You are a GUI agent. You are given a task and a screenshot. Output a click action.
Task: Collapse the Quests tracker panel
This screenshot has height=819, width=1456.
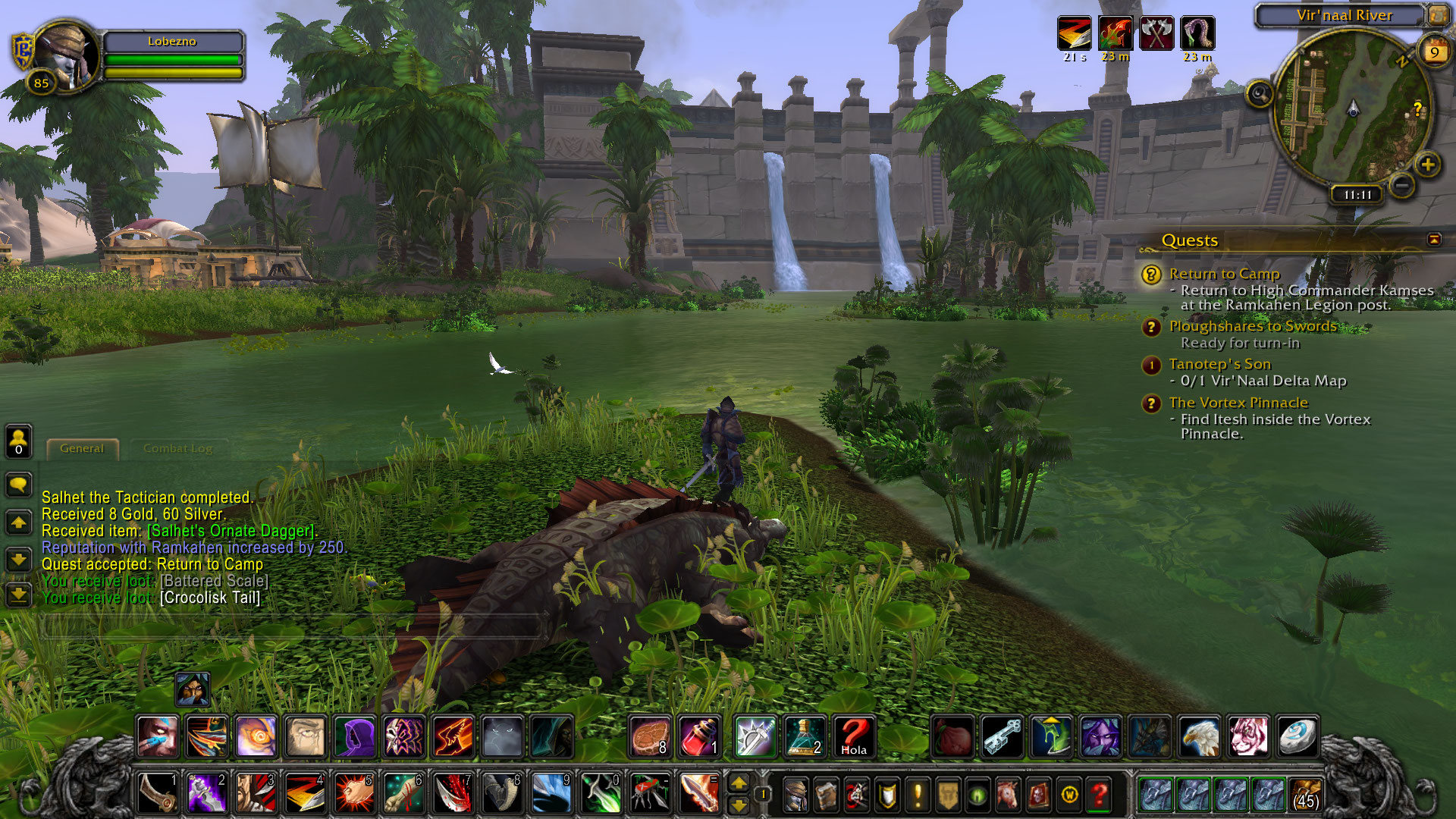click(x=1434, y=240)
